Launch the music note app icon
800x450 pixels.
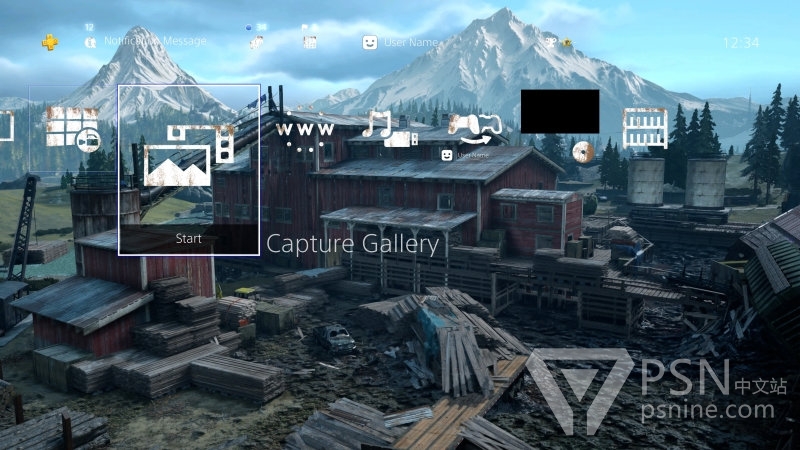[388, 129]
